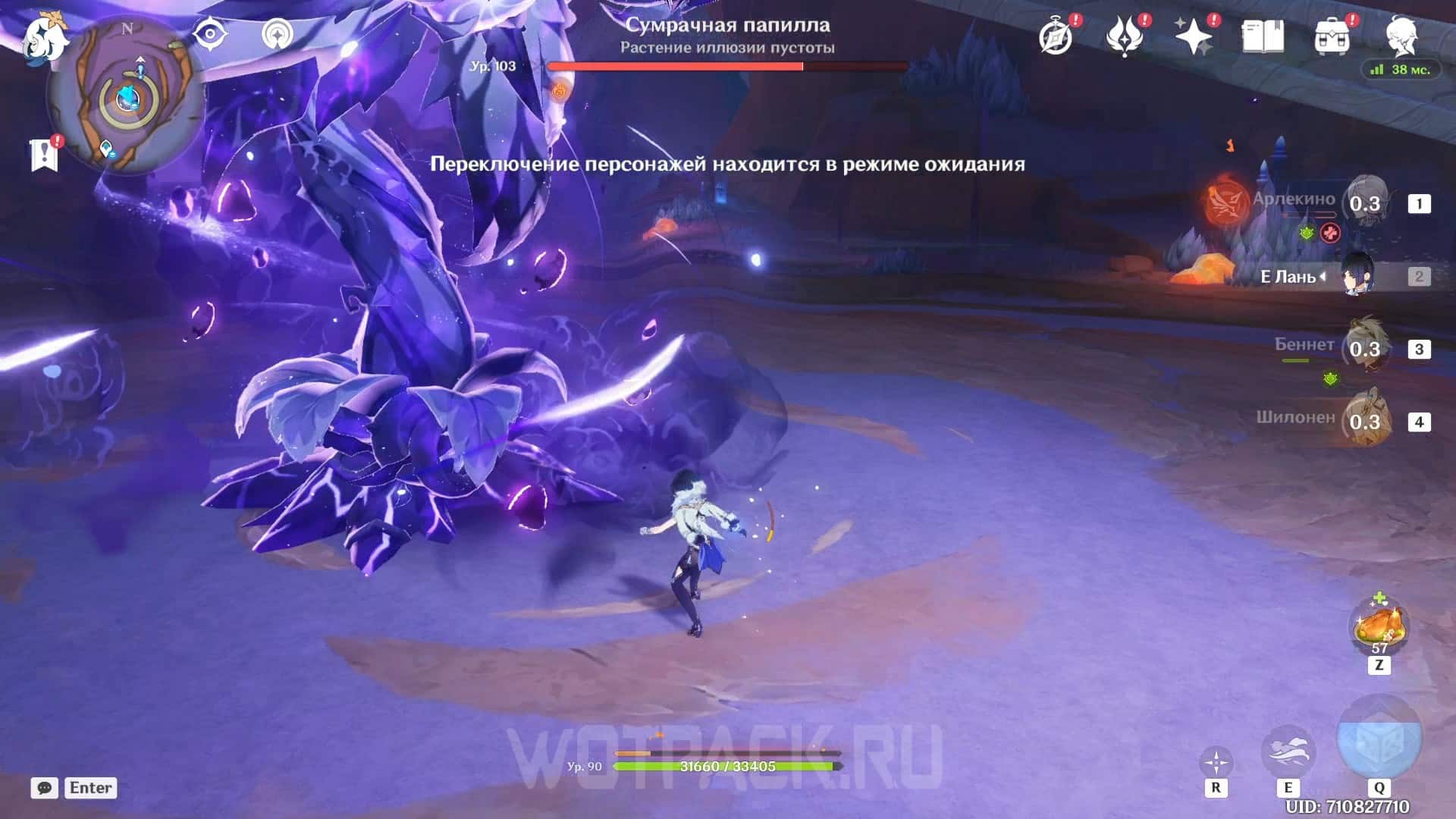
Task: Select party member Е Лань
Action: (1357, 275)
